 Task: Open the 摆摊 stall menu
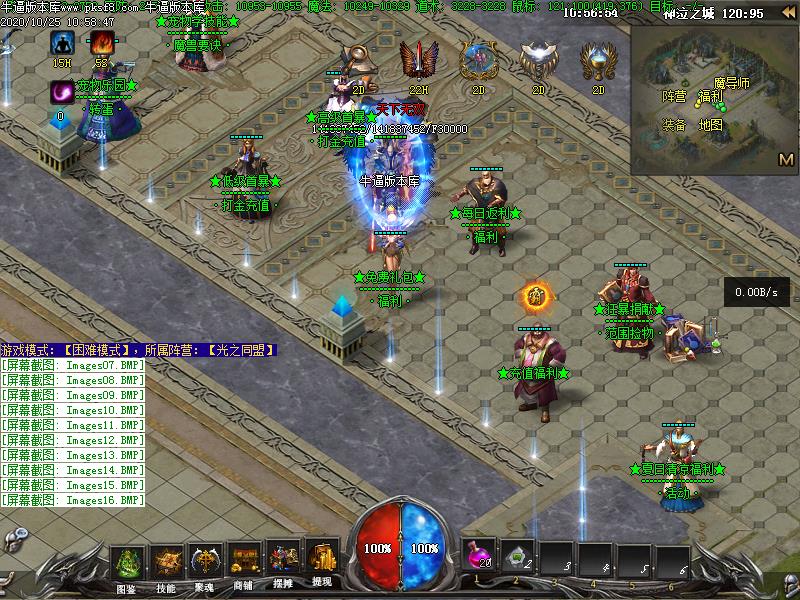coord(282,564)
